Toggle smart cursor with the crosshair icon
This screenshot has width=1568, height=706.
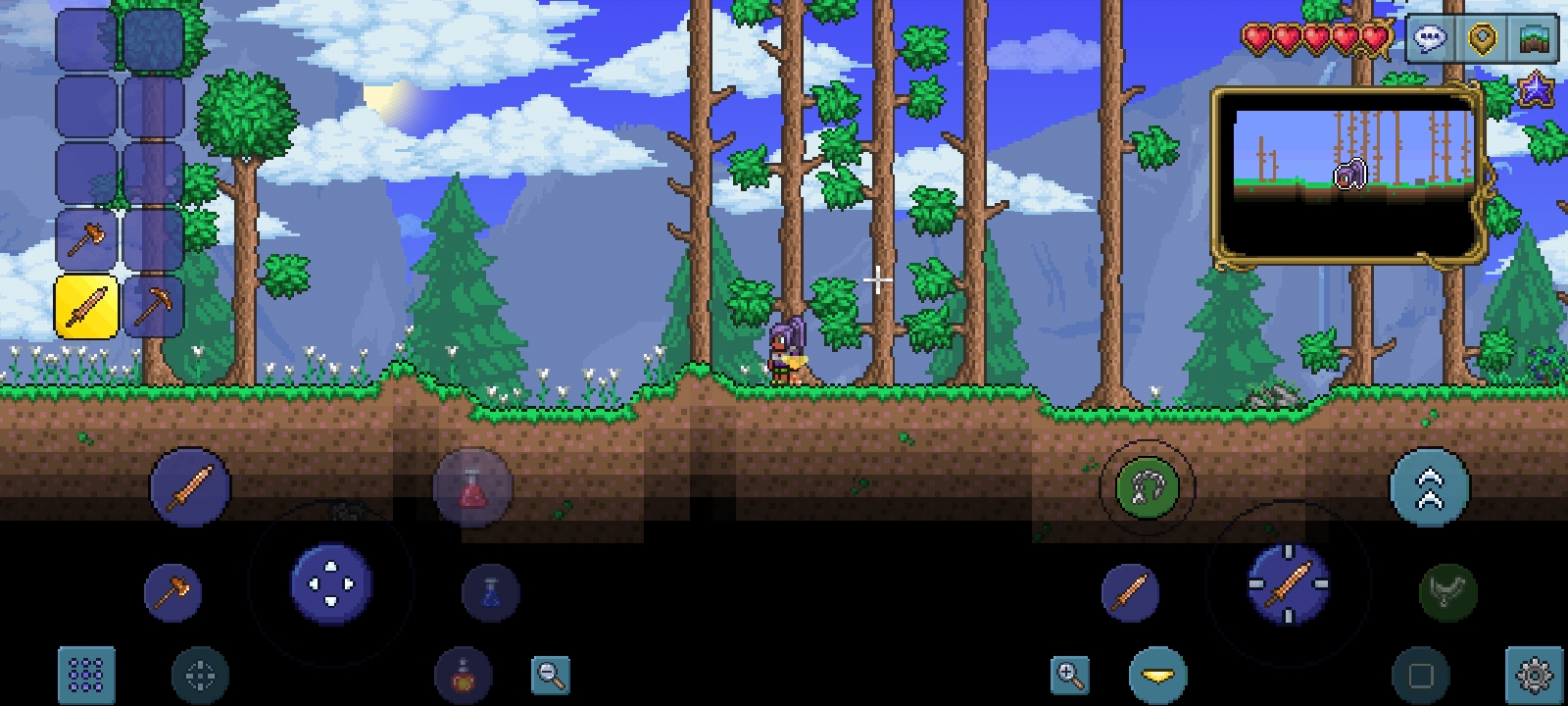click(200, 677)
